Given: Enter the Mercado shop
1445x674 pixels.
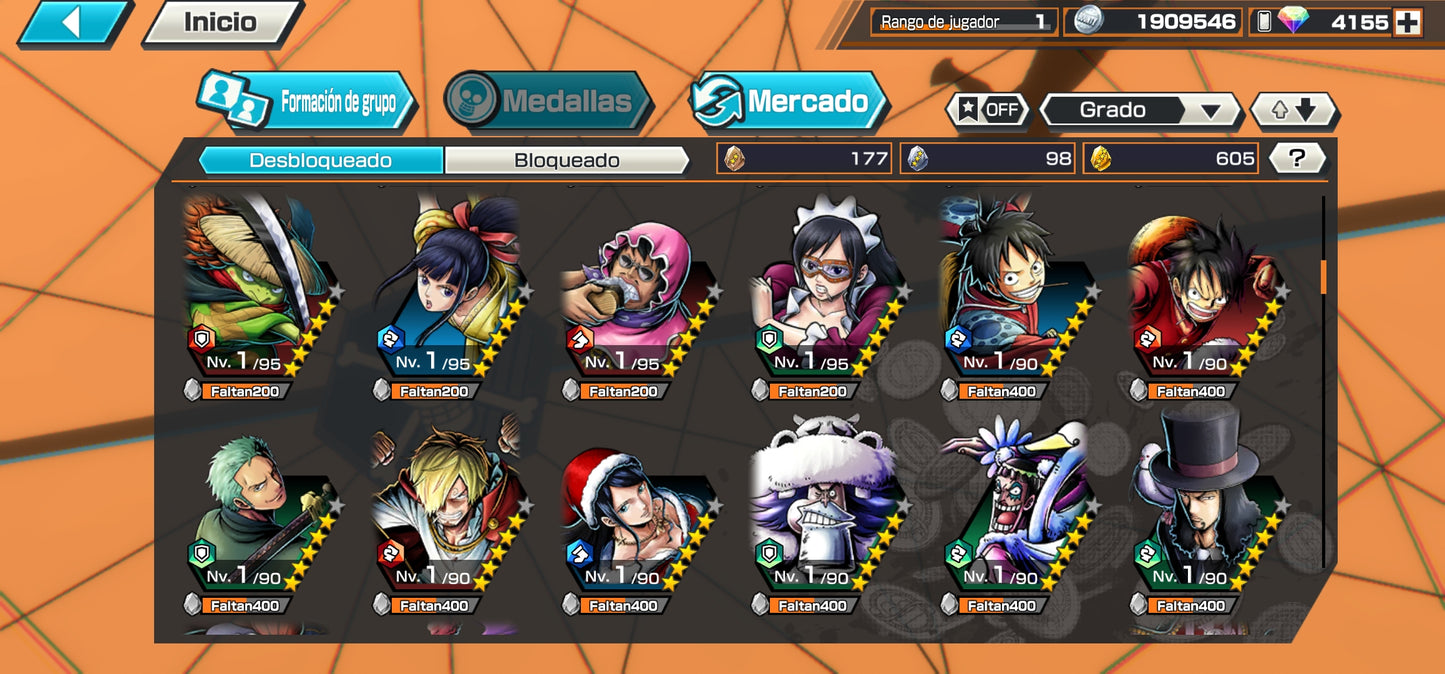Looking at the screenshot, I should (x=789, y=101).
